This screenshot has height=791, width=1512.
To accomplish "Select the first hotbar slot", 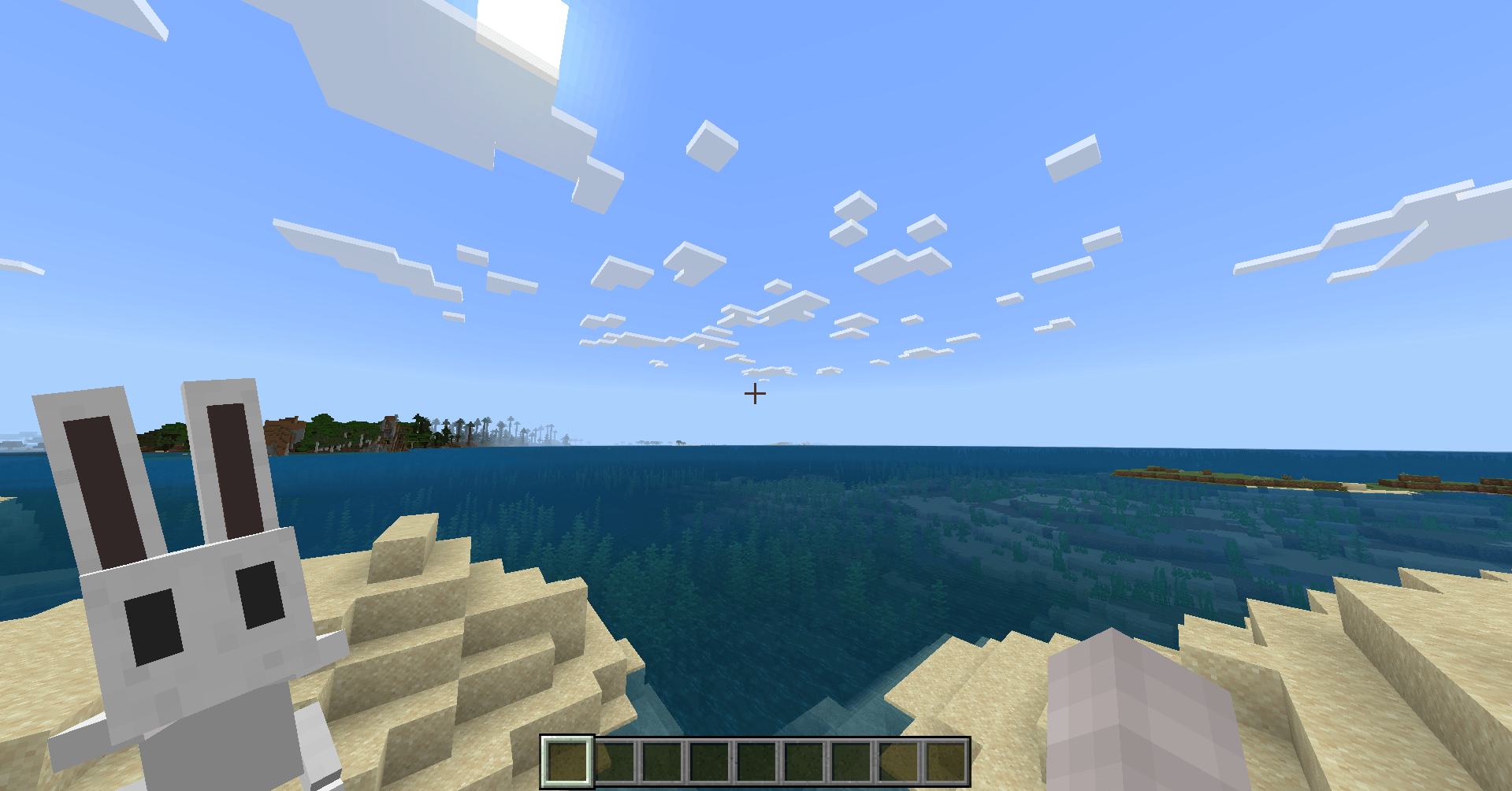I will tap(567, 763).
